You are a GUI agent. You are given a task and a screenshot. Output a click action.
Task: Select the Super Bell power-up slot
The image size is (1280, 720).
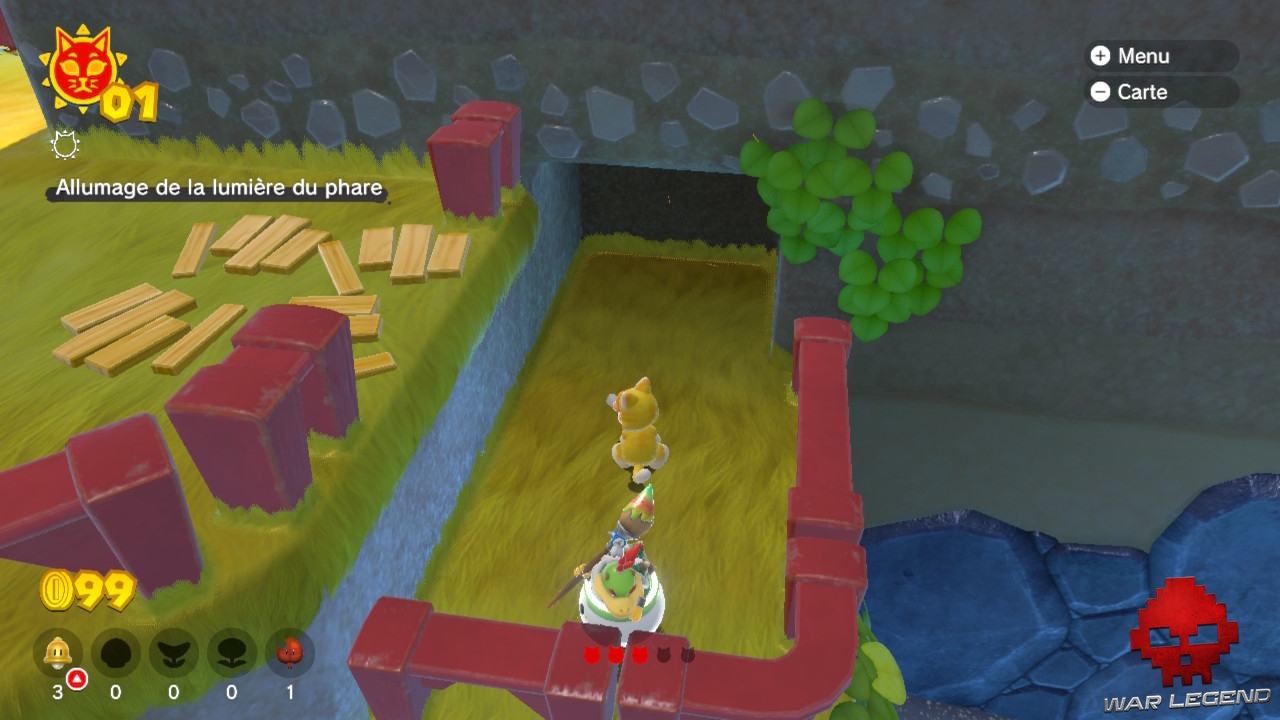57,652
